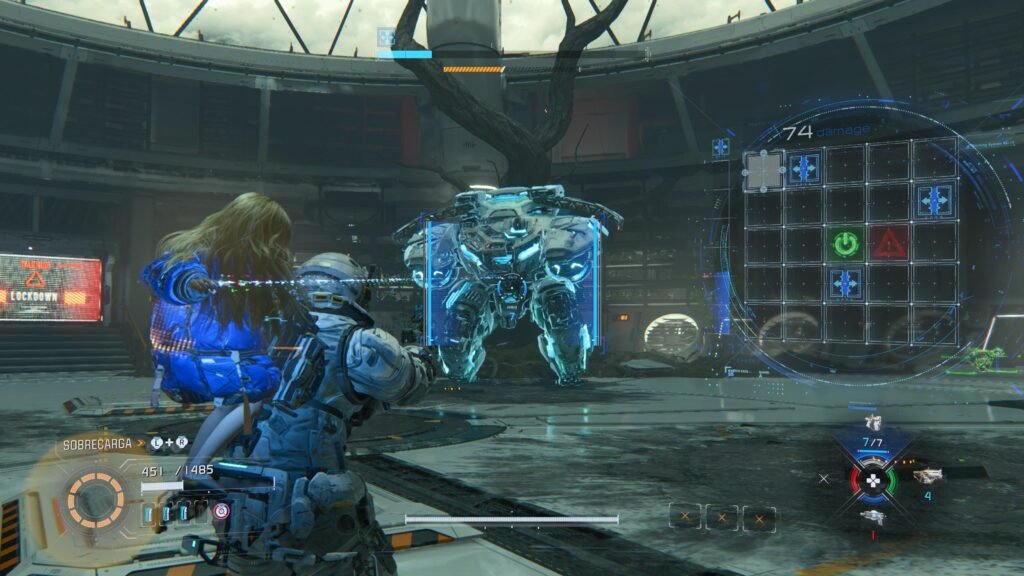Choose the blue node below the green power node

coord(846,283)
